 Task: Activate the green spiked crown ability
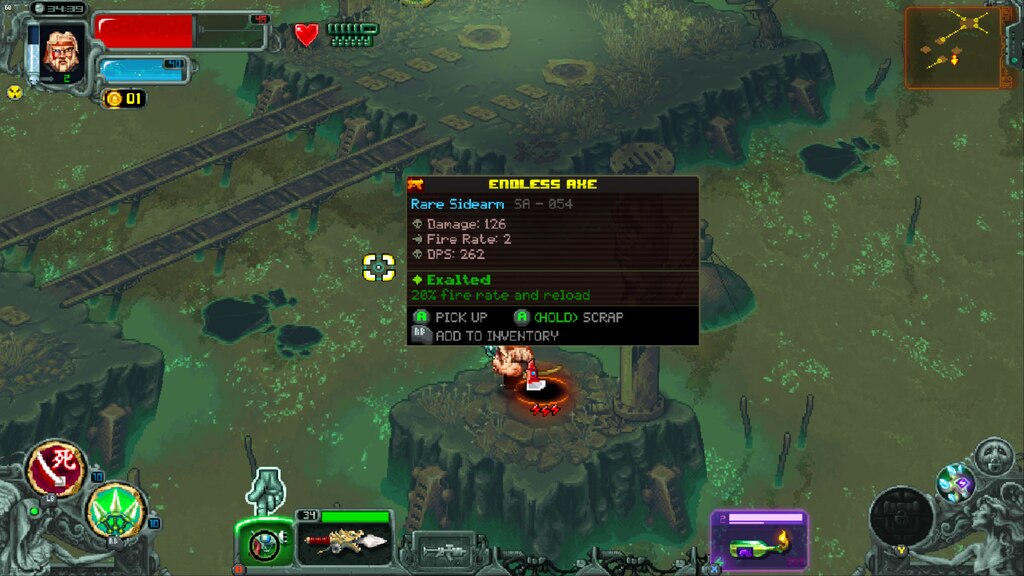pyautogui.click(x=116, y=510)
